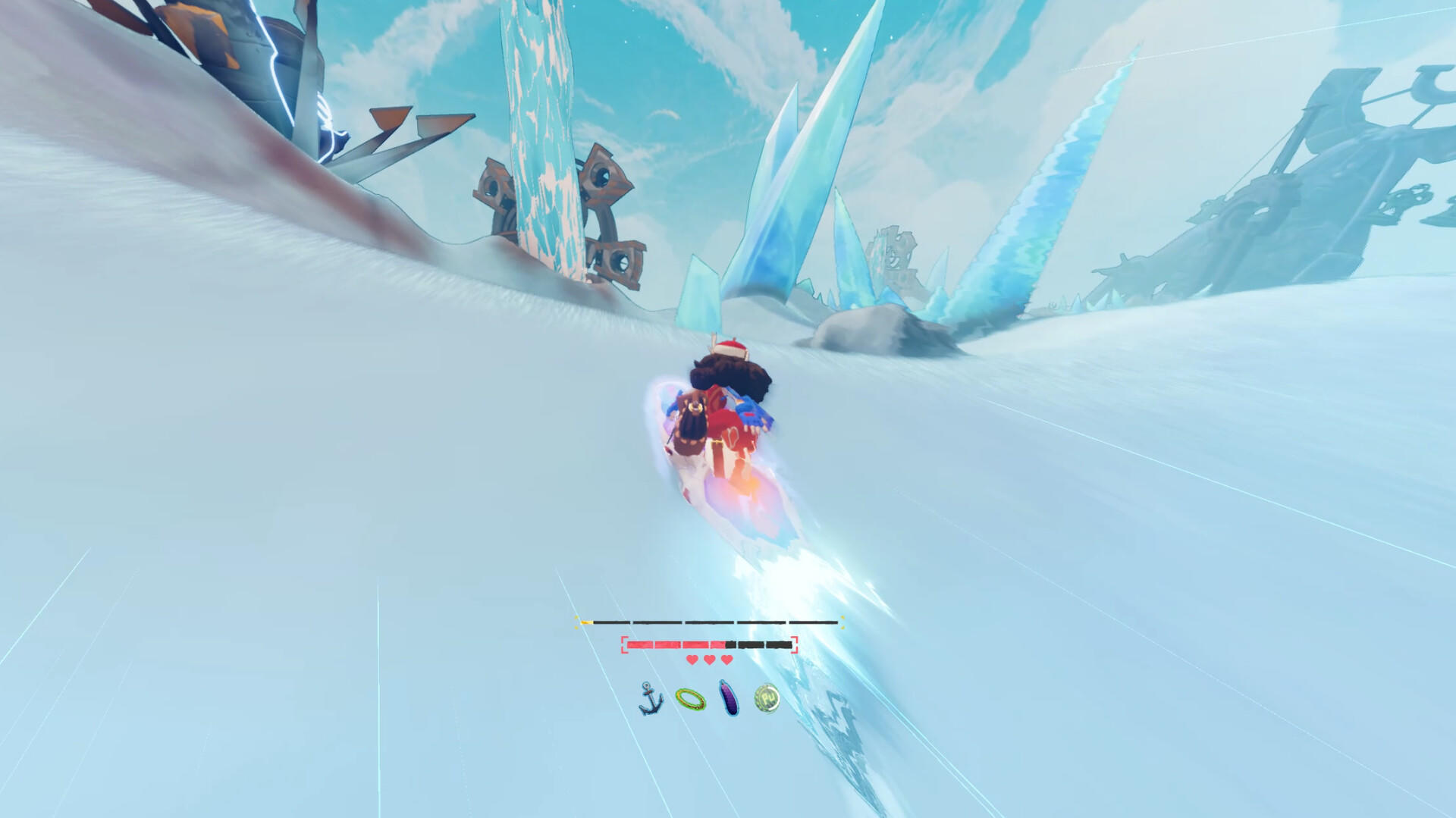Click the red bracket on the boost meter's right

point(795,644)
